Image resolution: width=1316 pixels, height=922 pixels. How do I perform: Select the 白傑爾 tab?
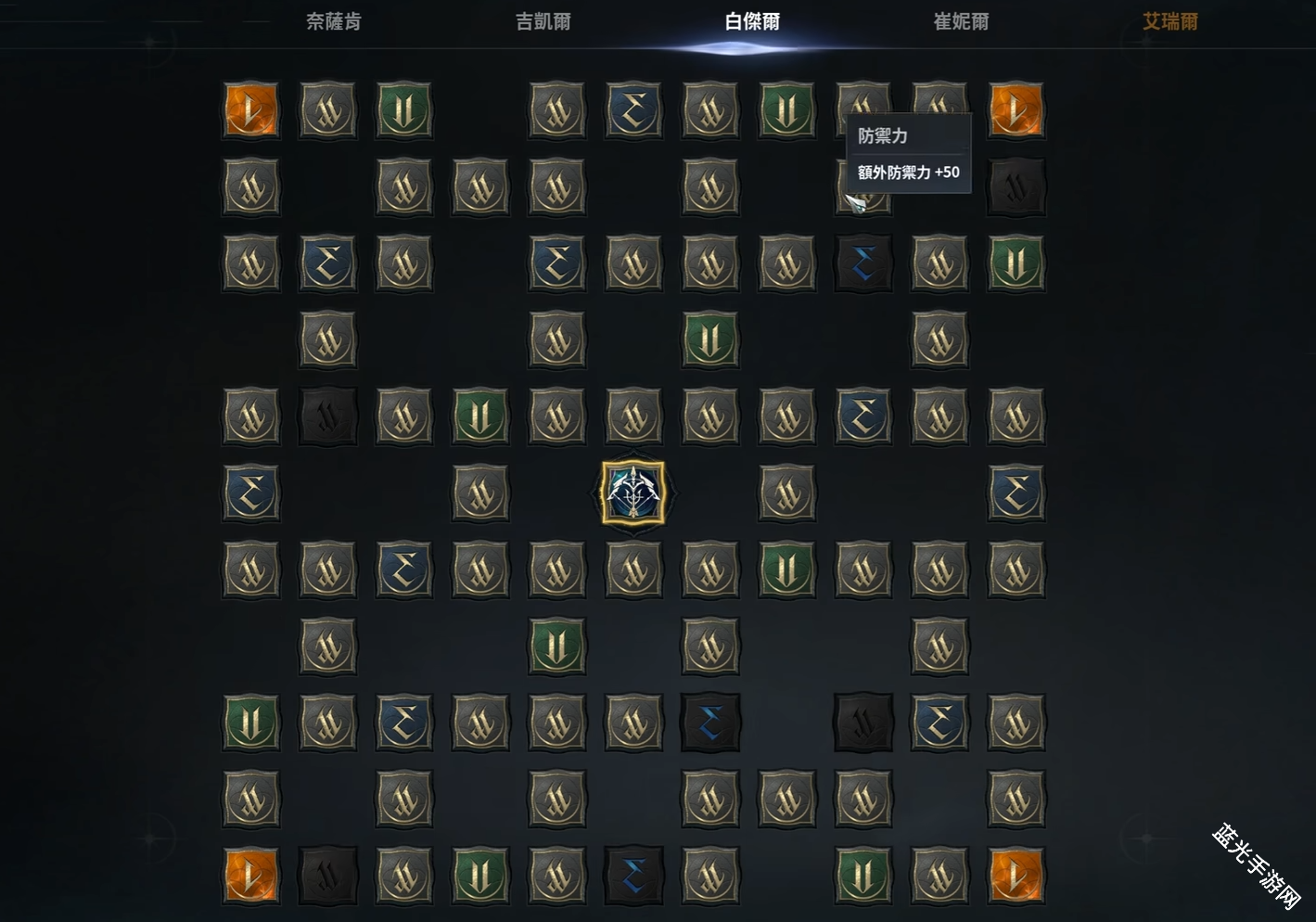point(751,21)
